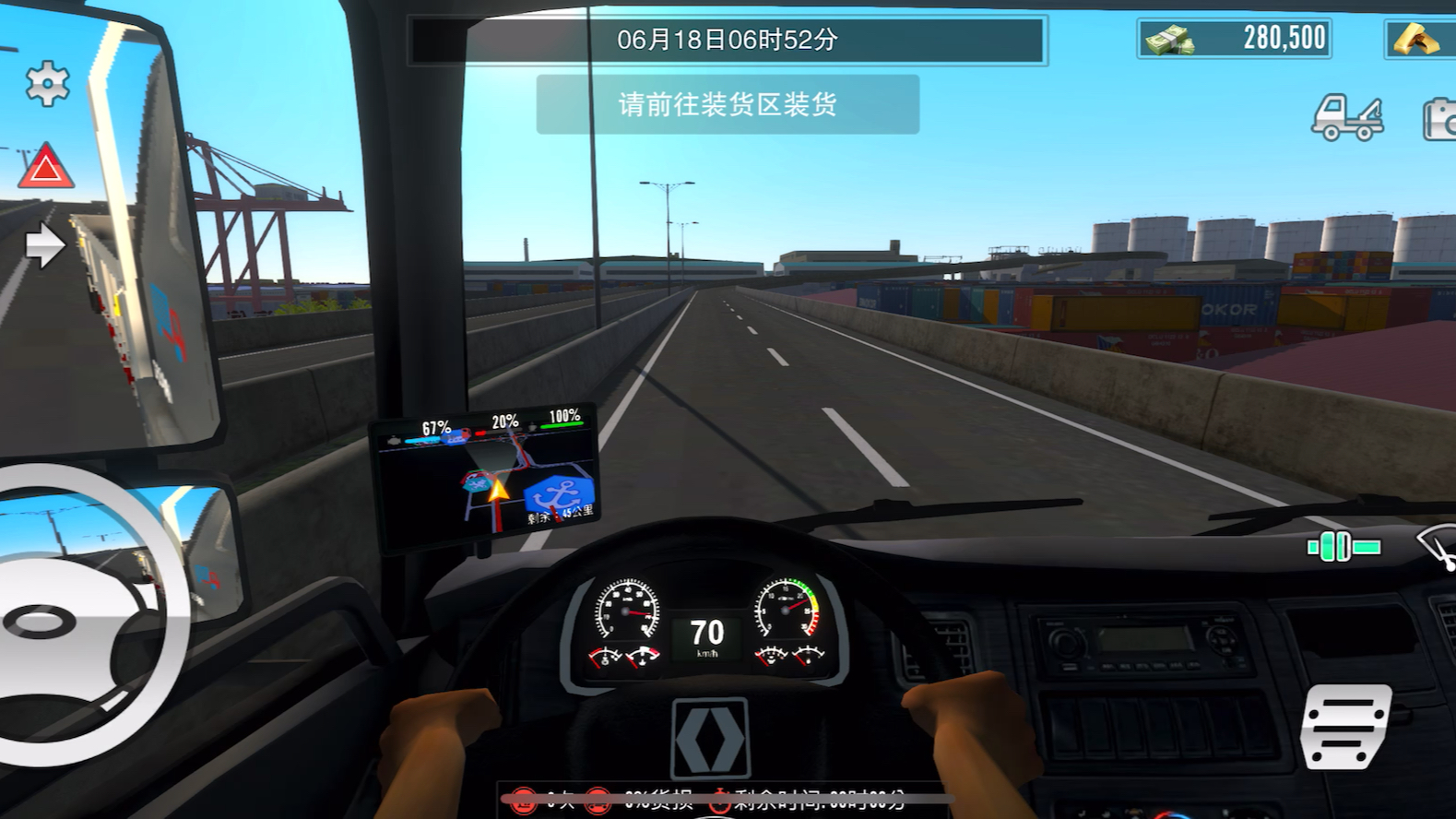Activate the right turn signal arrow
Image resolution: width=1456 pixels, height=819 pixels.
click(x=44, y=245)
